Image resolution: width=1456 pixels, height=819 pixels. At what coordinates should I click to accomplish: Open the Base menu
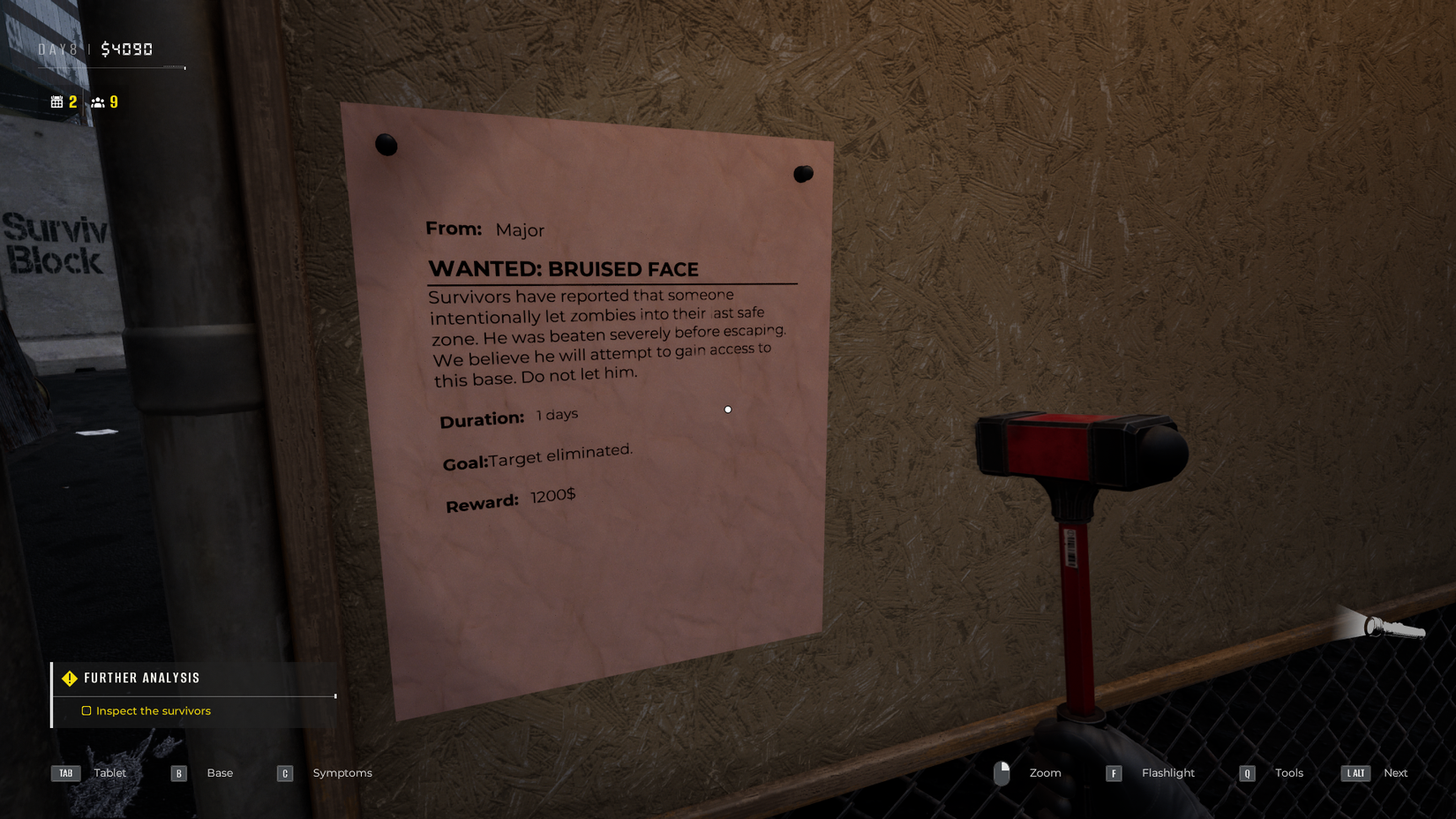click(219, 772)
